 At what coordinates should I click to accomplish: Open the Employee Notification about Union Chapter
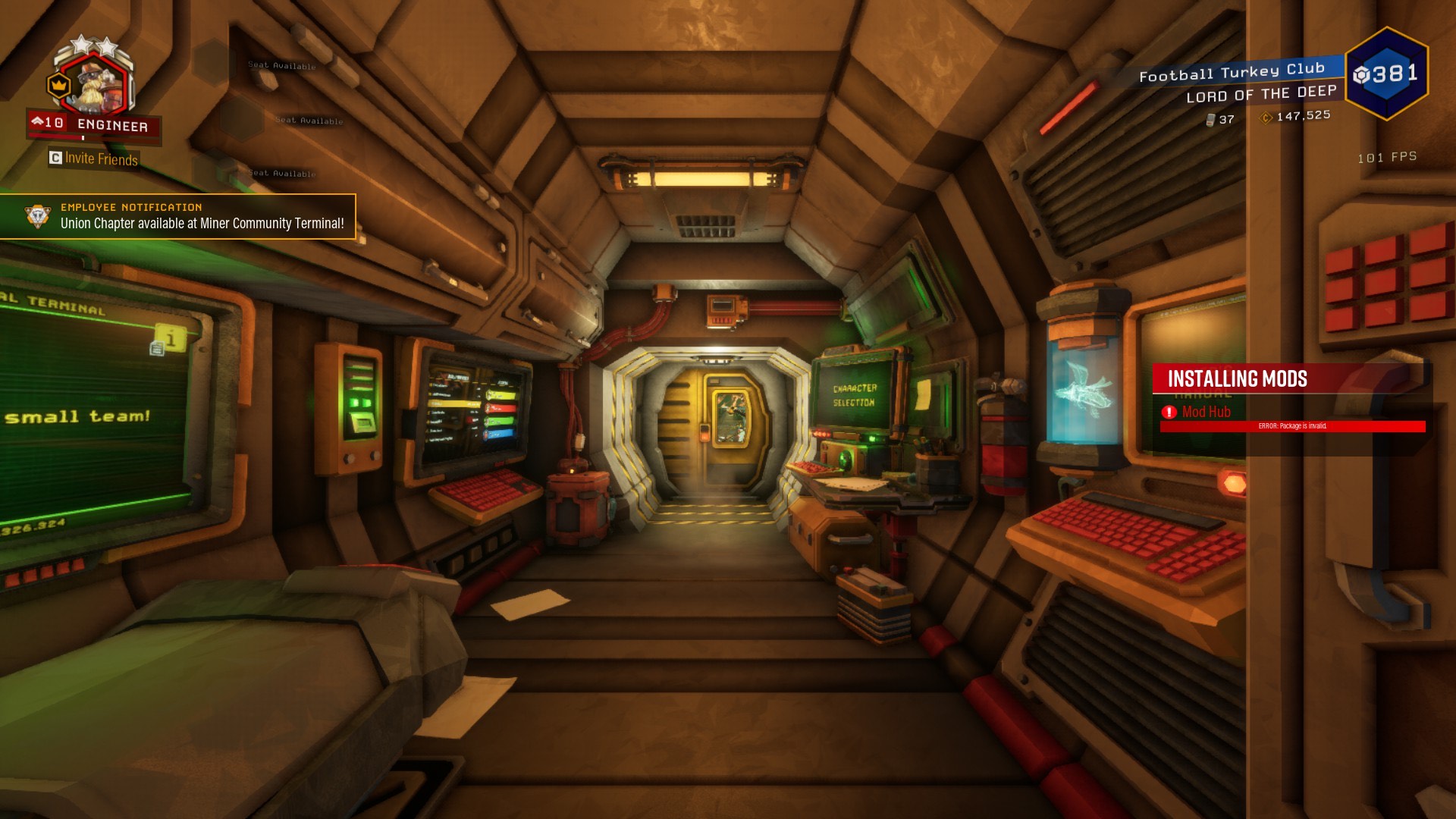click(x=177, y=217)
